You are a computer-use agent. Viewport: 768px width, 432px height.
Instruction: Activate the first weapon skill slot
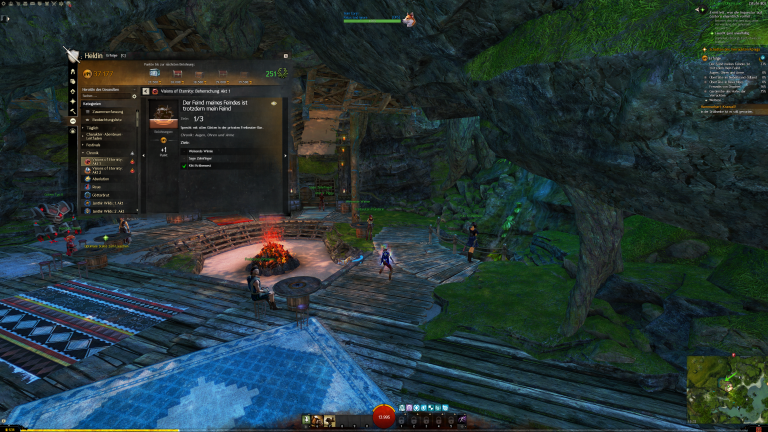click(304, 420)
